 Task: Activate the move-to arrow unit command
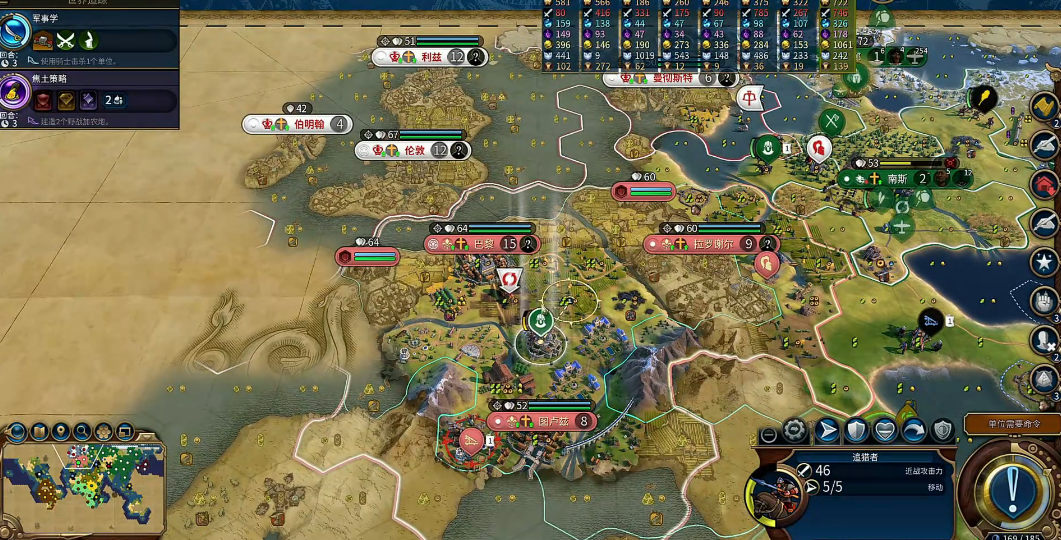click(827, 431)
